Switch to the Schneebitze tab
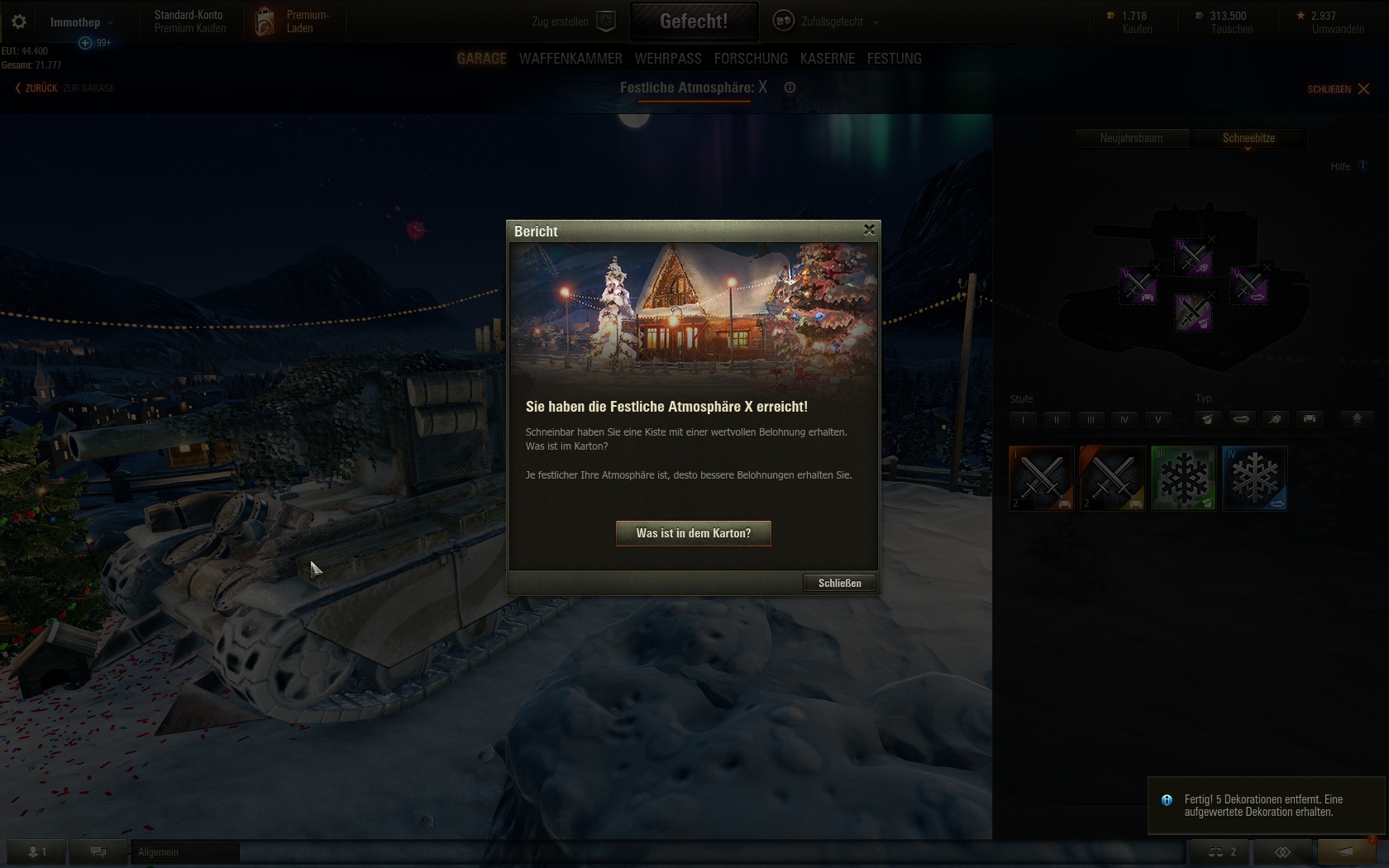Screen dimensions: 1389x868 (1248, 138)
